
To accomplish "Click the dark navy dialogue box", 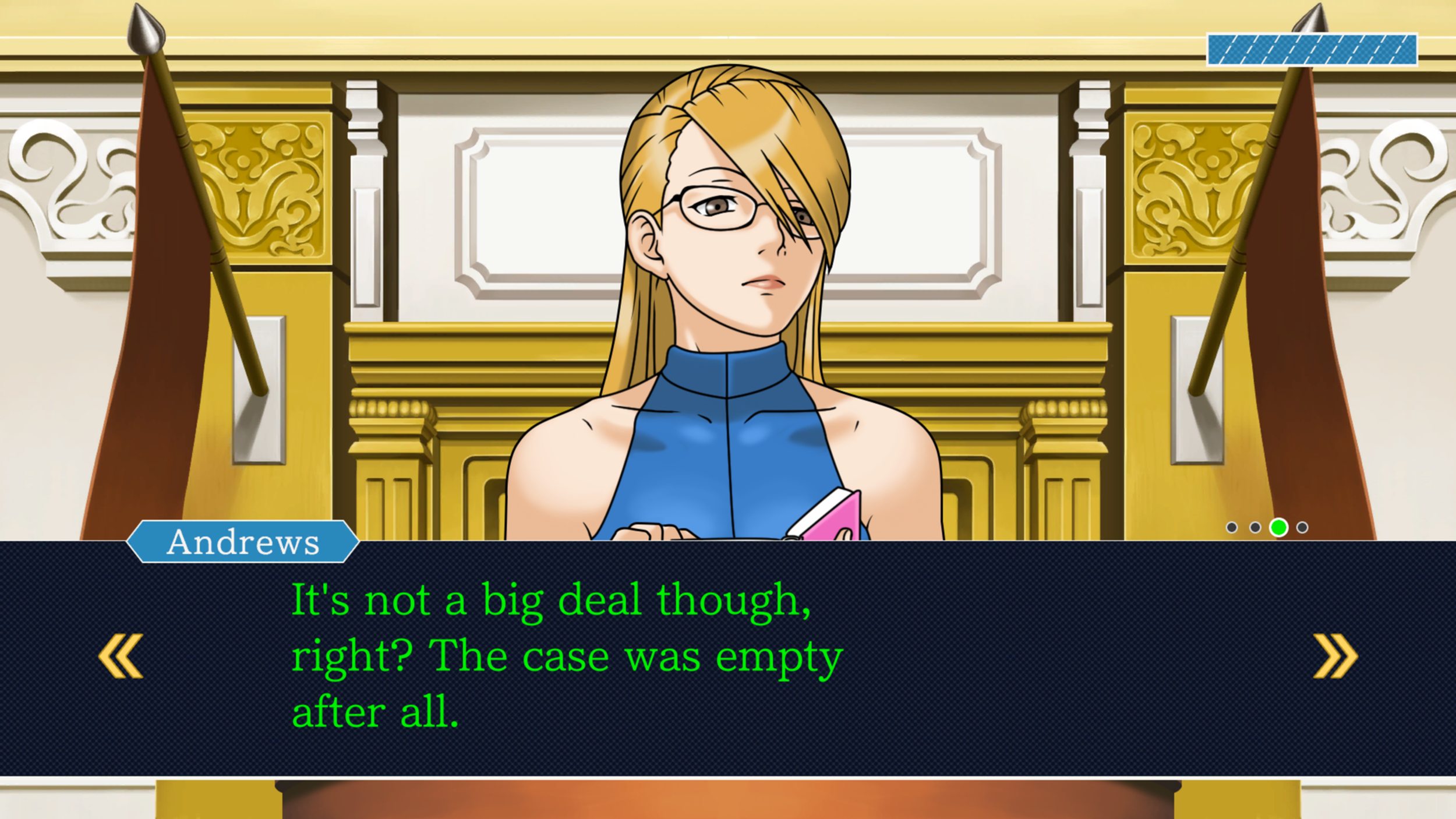I will (728, 670).
